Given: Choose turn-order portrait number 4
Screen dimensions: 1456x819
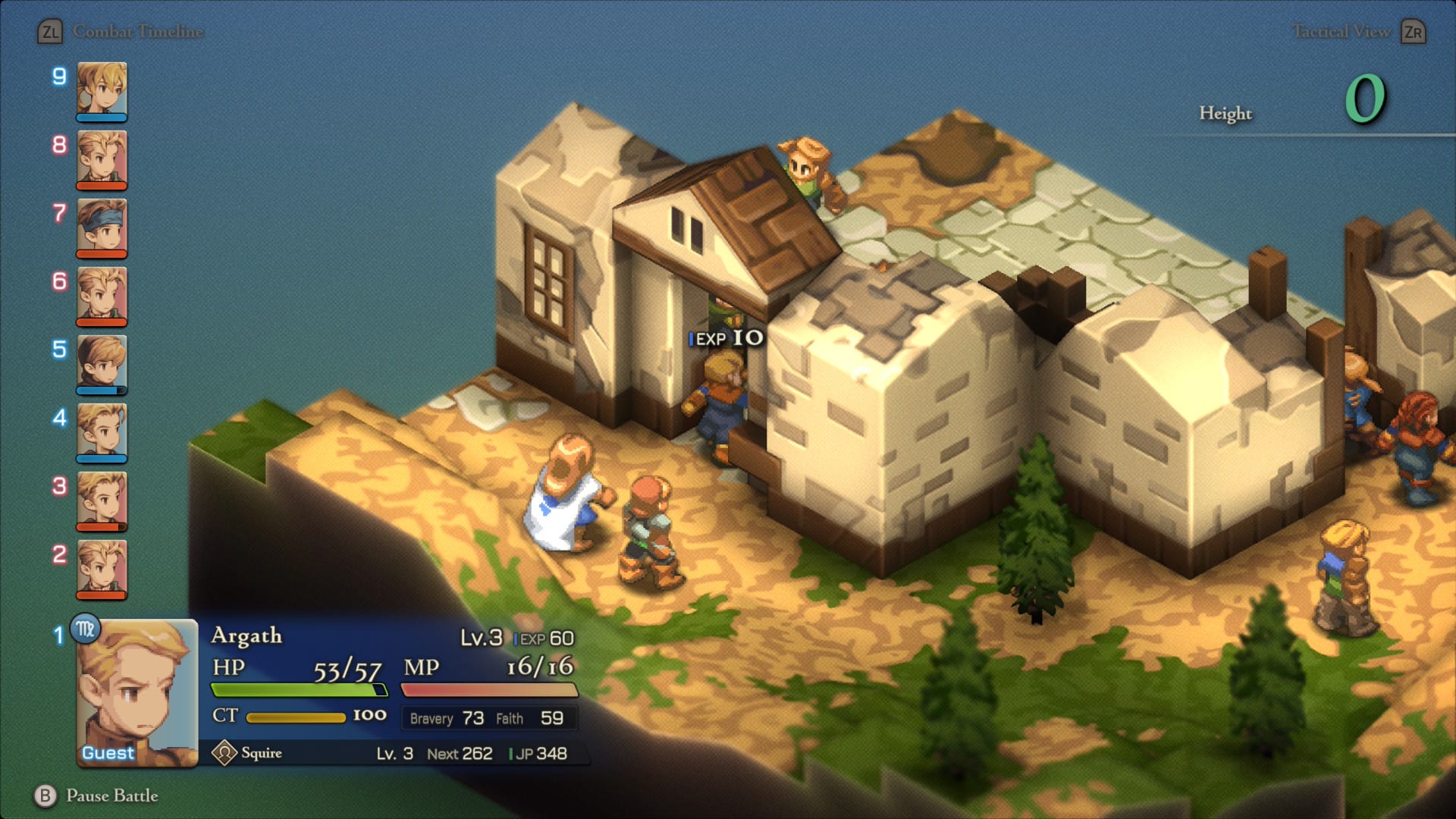Looking at the screenshot, I should (102, 432).
